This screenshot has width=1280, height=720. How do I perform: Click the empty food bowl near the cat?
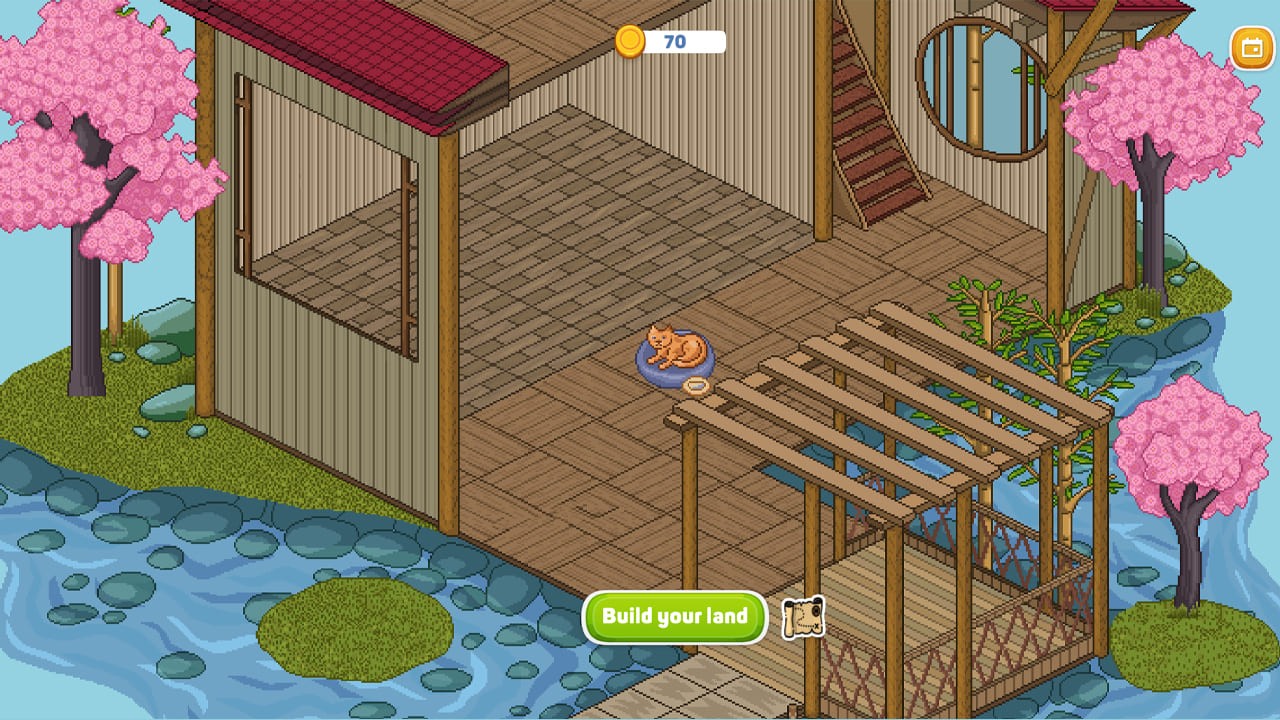pos(698,385)
